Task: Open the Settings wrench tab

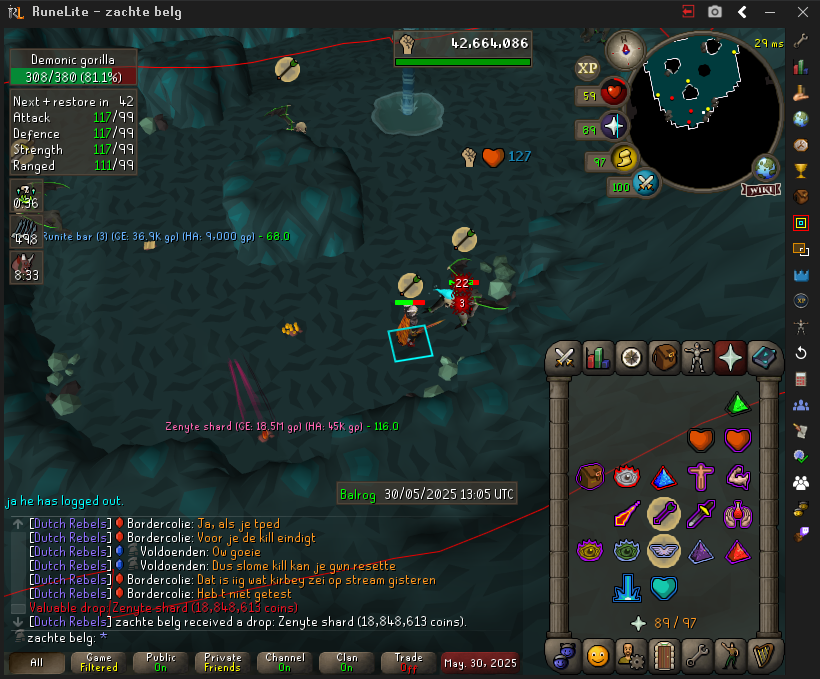Action: pos(697,656)
